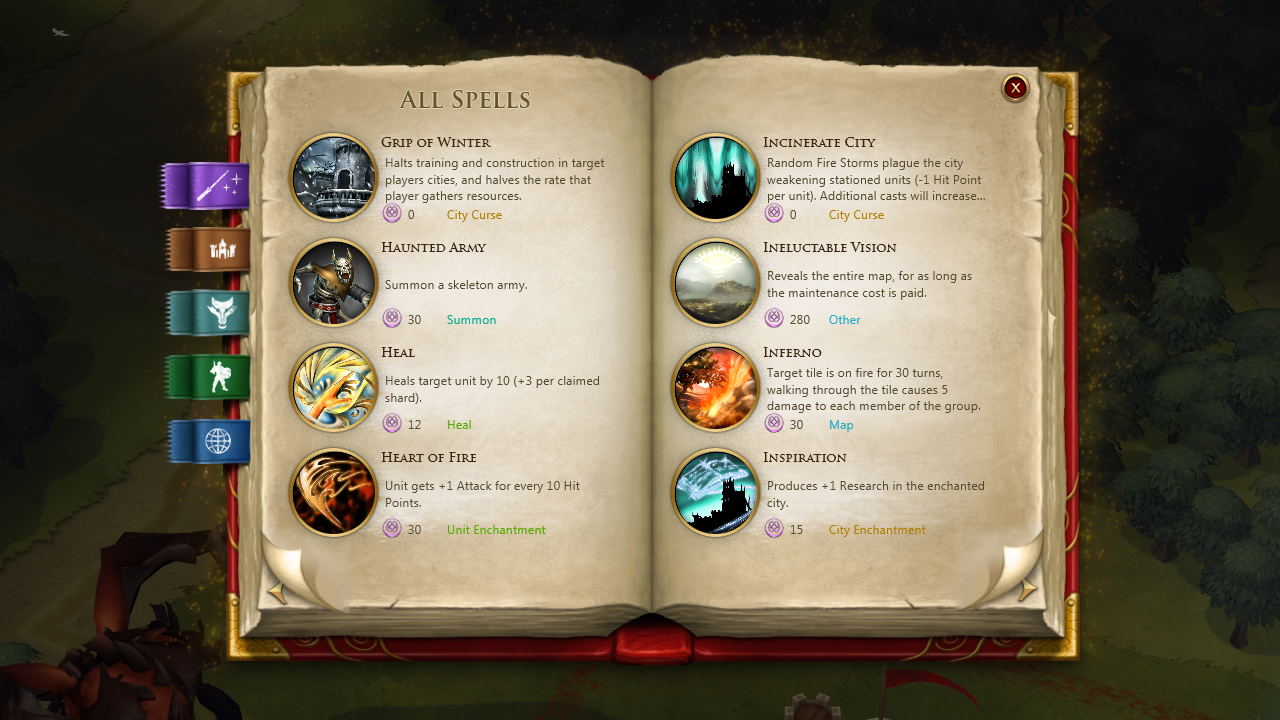Switch to the blue globe tab
This screenshot has width=1280, height=720.
pos(210,442)
